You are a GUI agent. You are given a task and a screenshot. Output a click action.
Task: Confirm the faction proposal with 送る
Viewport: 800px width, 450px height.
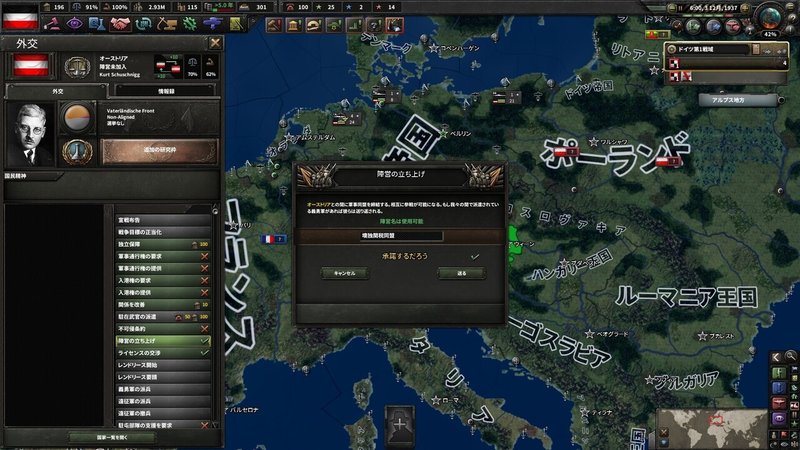[x=461, y=273]
